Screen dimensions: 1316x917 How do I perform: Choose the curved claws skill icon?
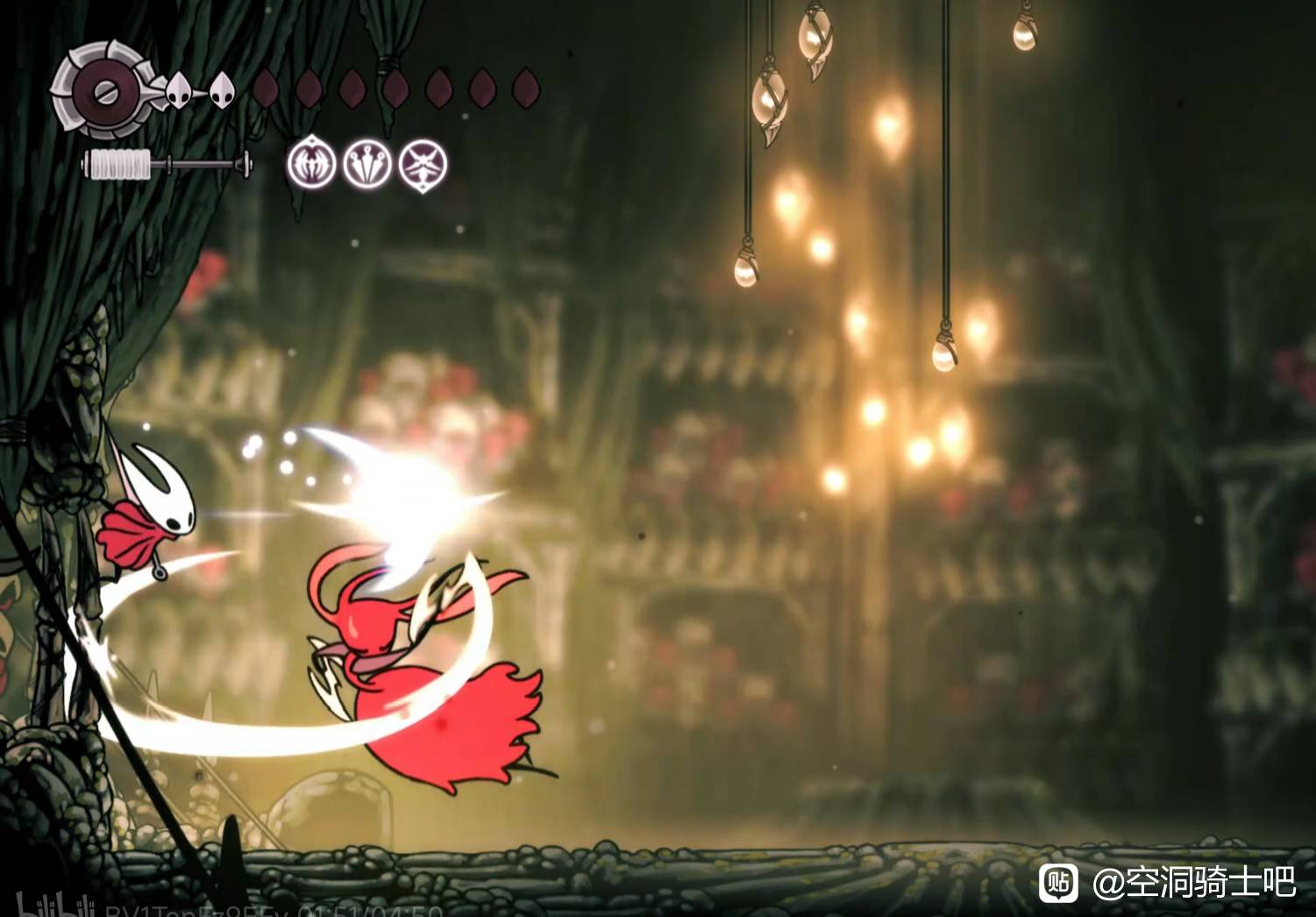(x=311, y=163)
